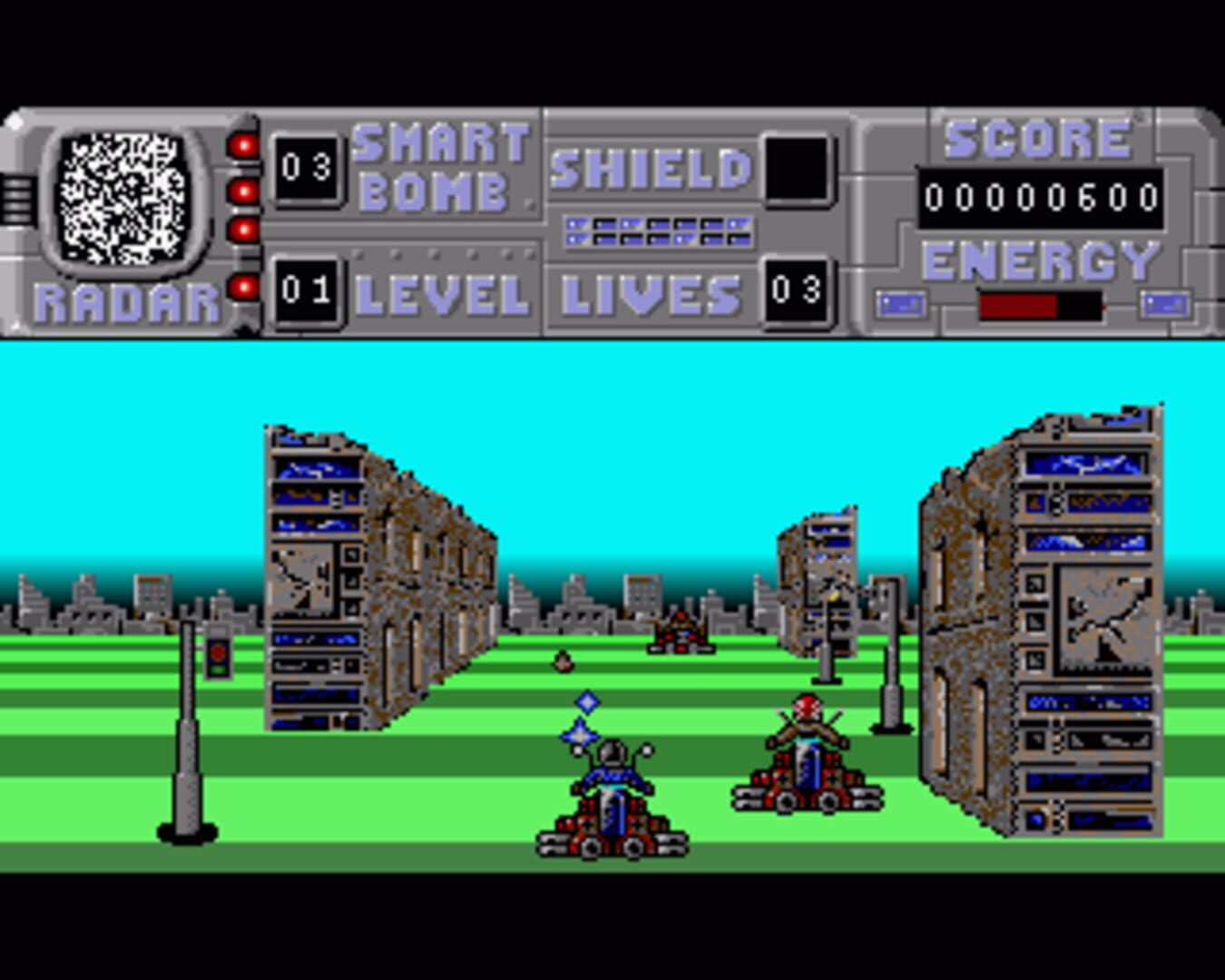Image resolution: width=1225 pixels, height=980 pixels.
Task: Select the SMART BOMB counter showing 03
Action: (309, 168)
